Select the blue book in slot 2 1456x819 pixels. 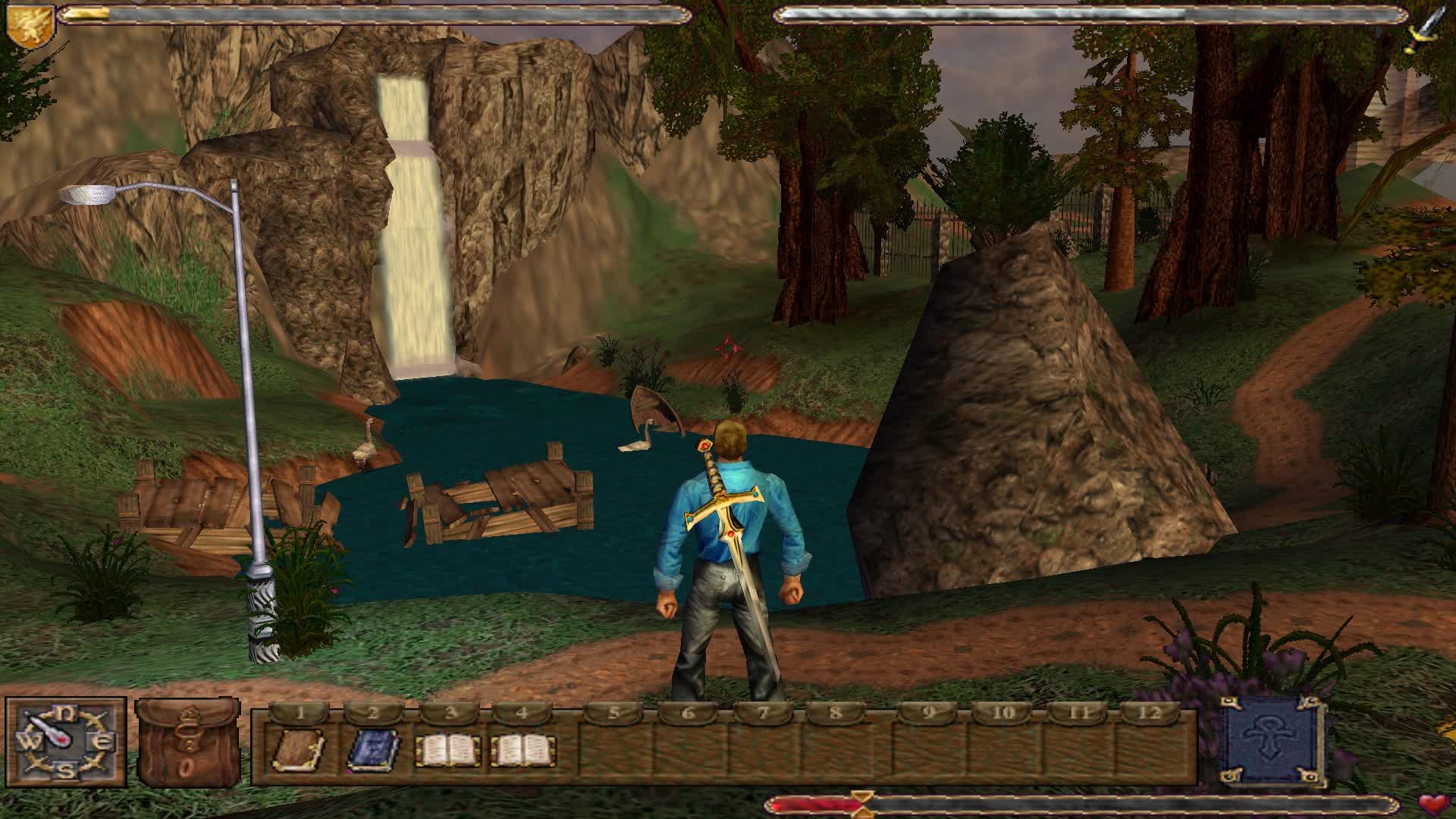[x=373, y=750]
